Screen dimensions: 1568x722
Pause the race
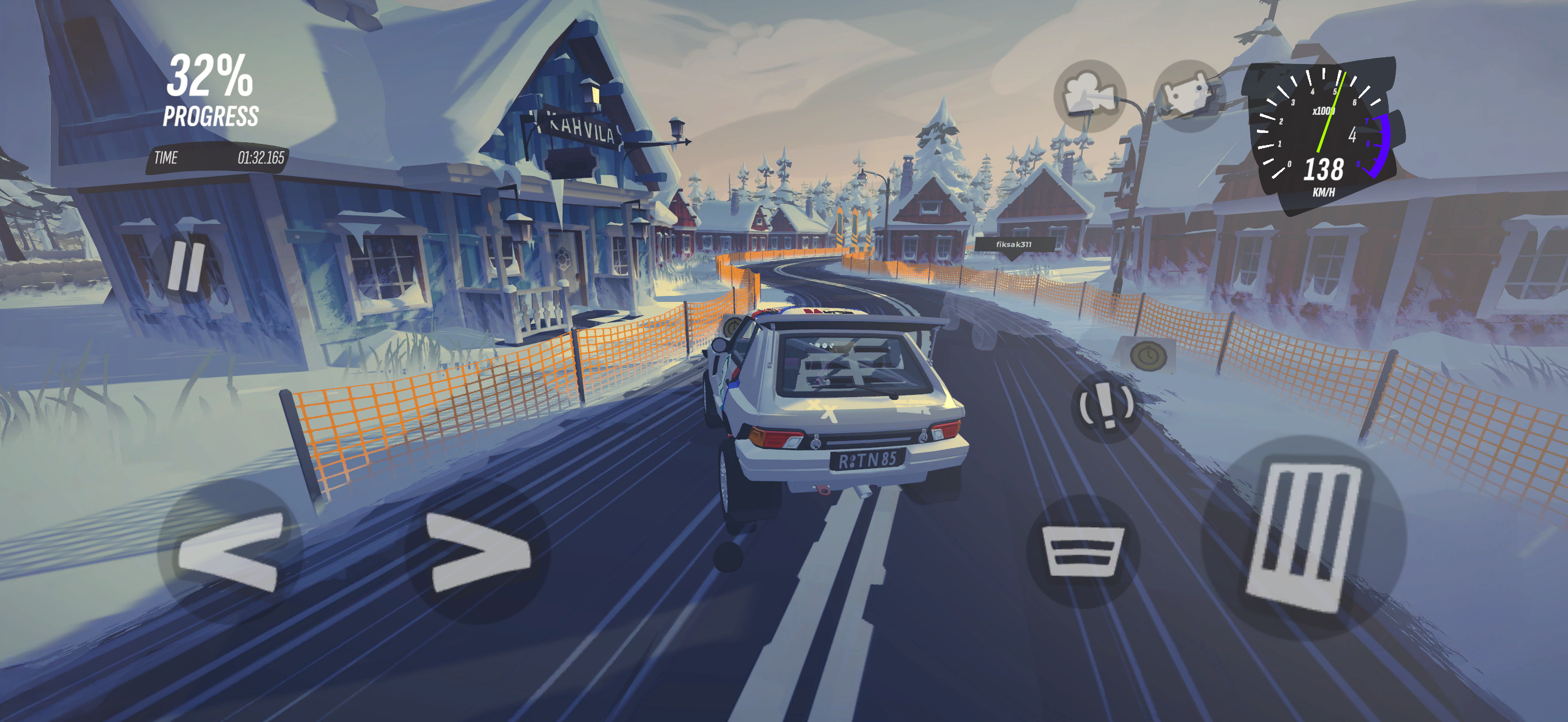click(187, 266)
